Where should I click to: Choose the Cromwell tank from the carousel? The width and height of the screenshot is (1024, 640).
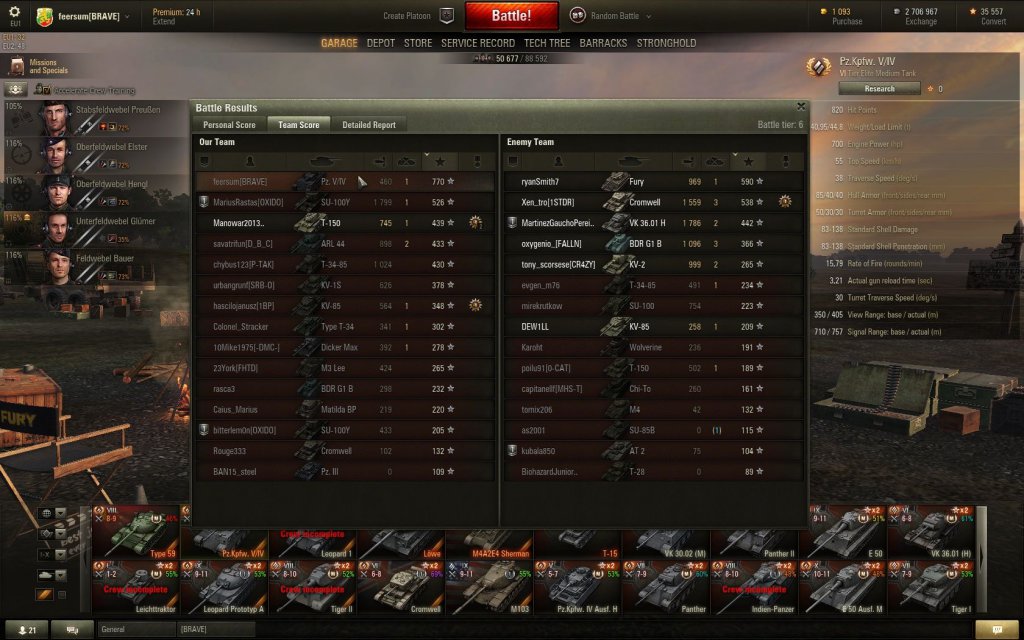[x=400, y=587]
